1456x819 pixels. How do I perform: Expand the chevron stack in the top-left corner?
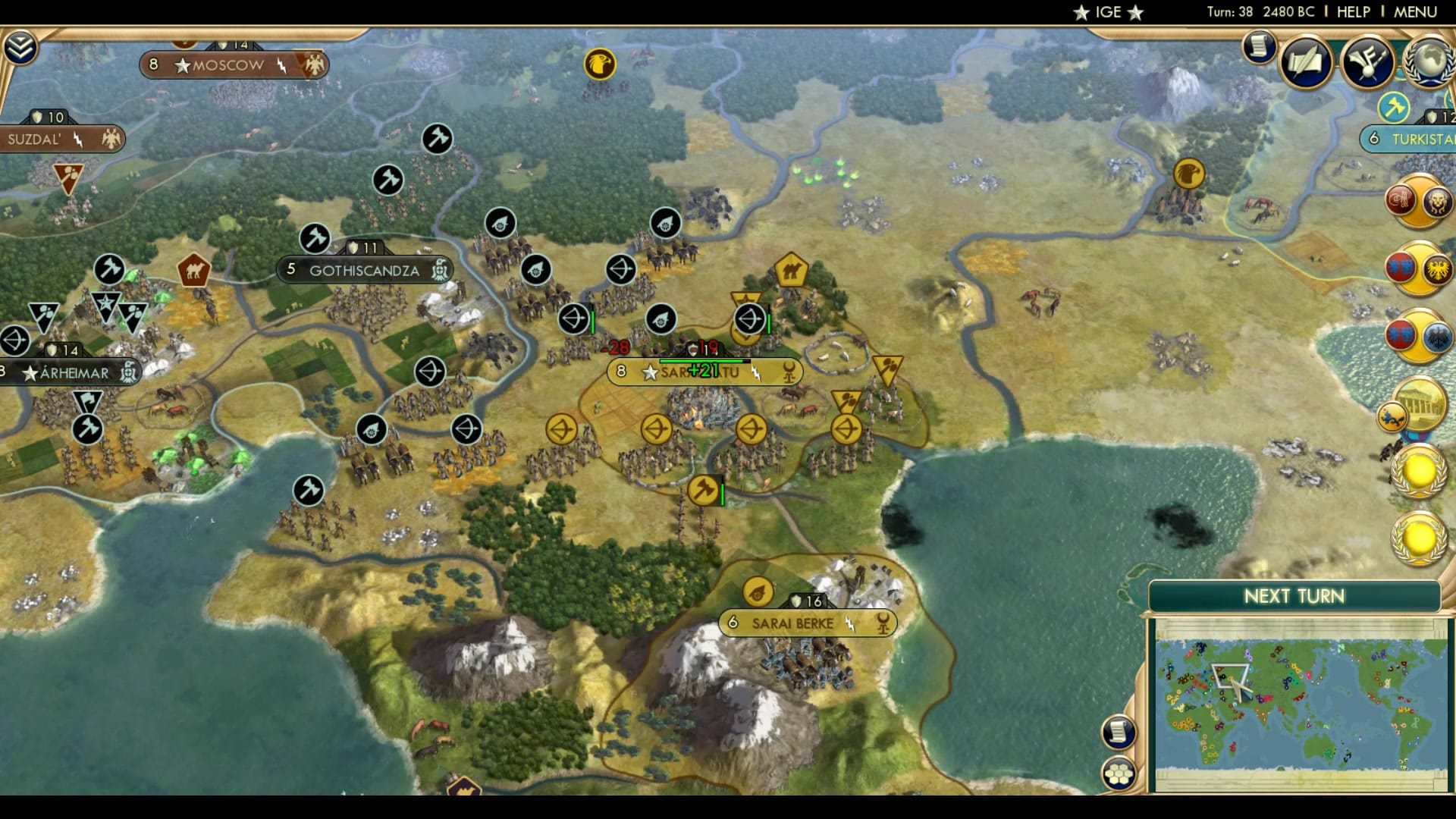pos(22,45)
